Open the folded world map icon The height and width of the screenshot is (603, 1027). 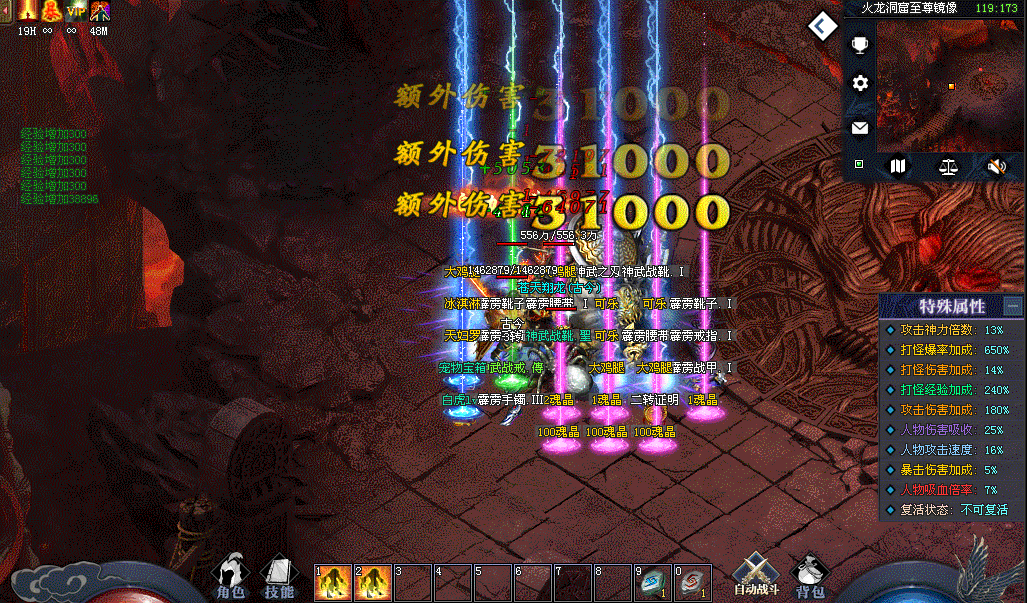click(x=898, y=166)
